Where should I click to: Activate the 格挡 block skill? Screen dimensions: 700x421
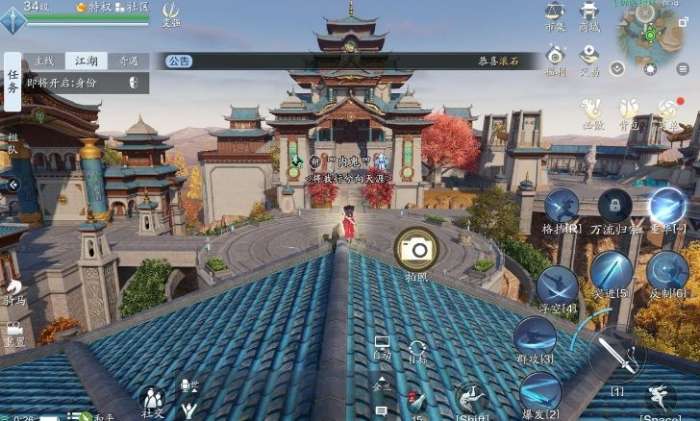tap(561, 208)
